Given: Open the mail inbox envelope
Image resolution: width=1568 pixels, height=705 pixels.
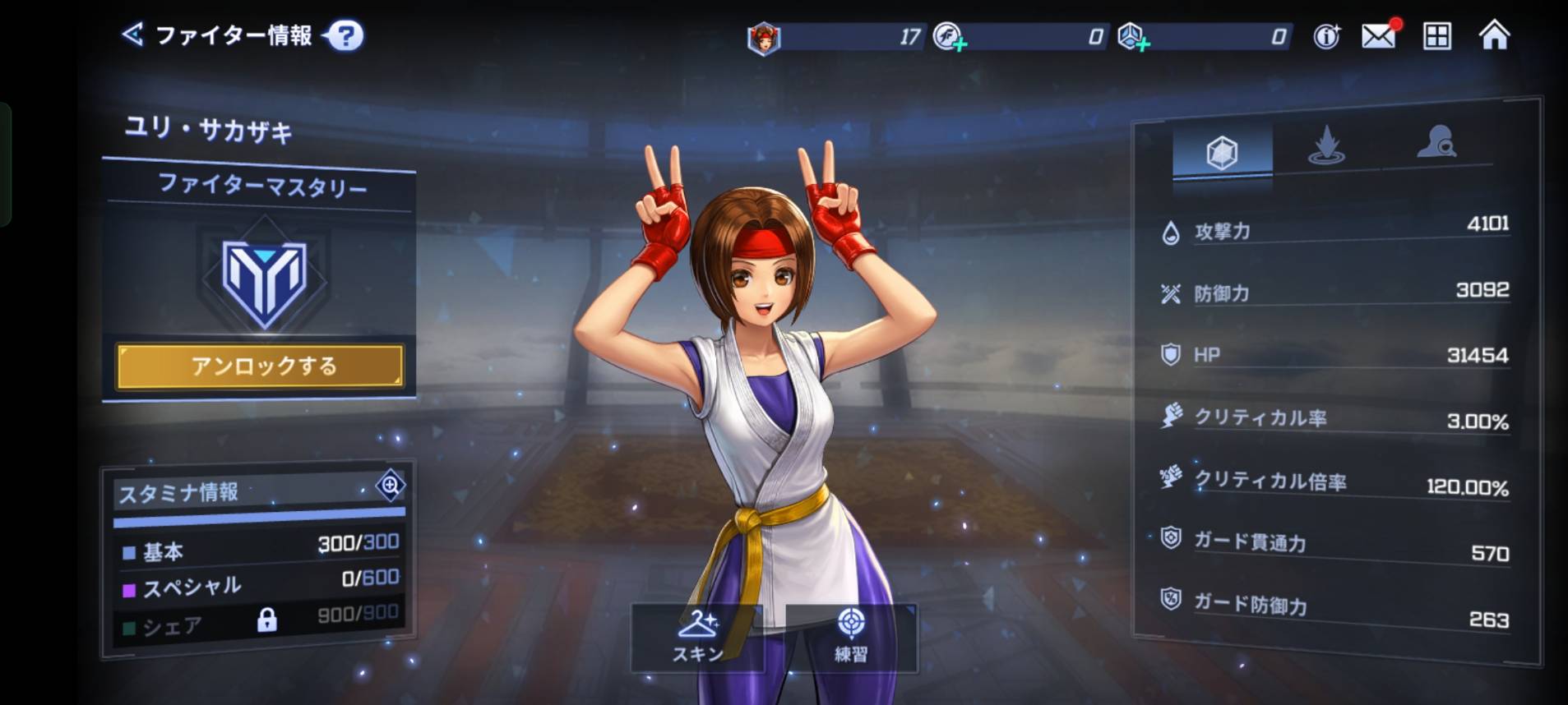Looking at the screenshot, I should pyautogui.click(x=1379, y=36).
